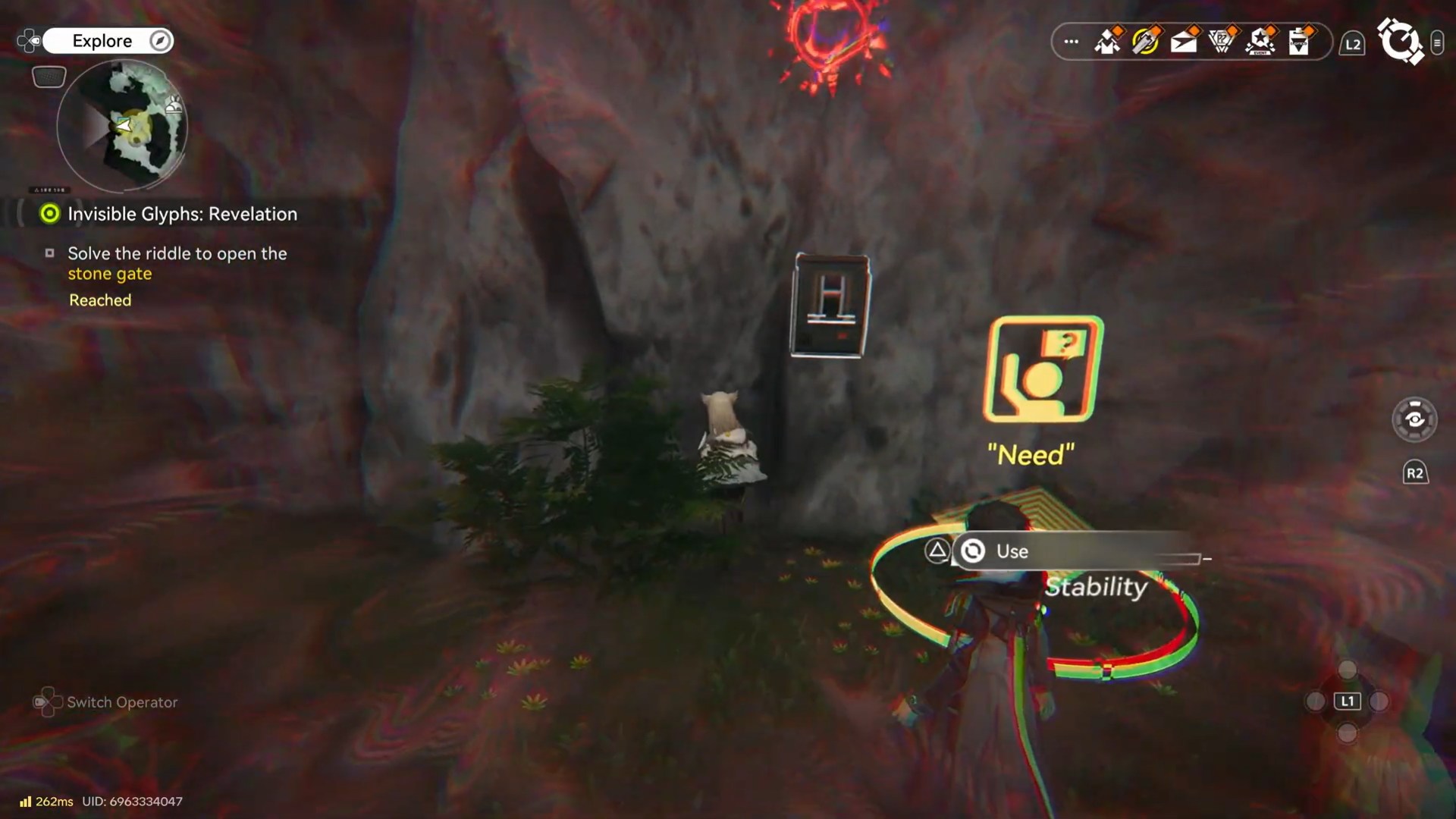
Task: Open the minimap overview
Action: pos(121,125)
